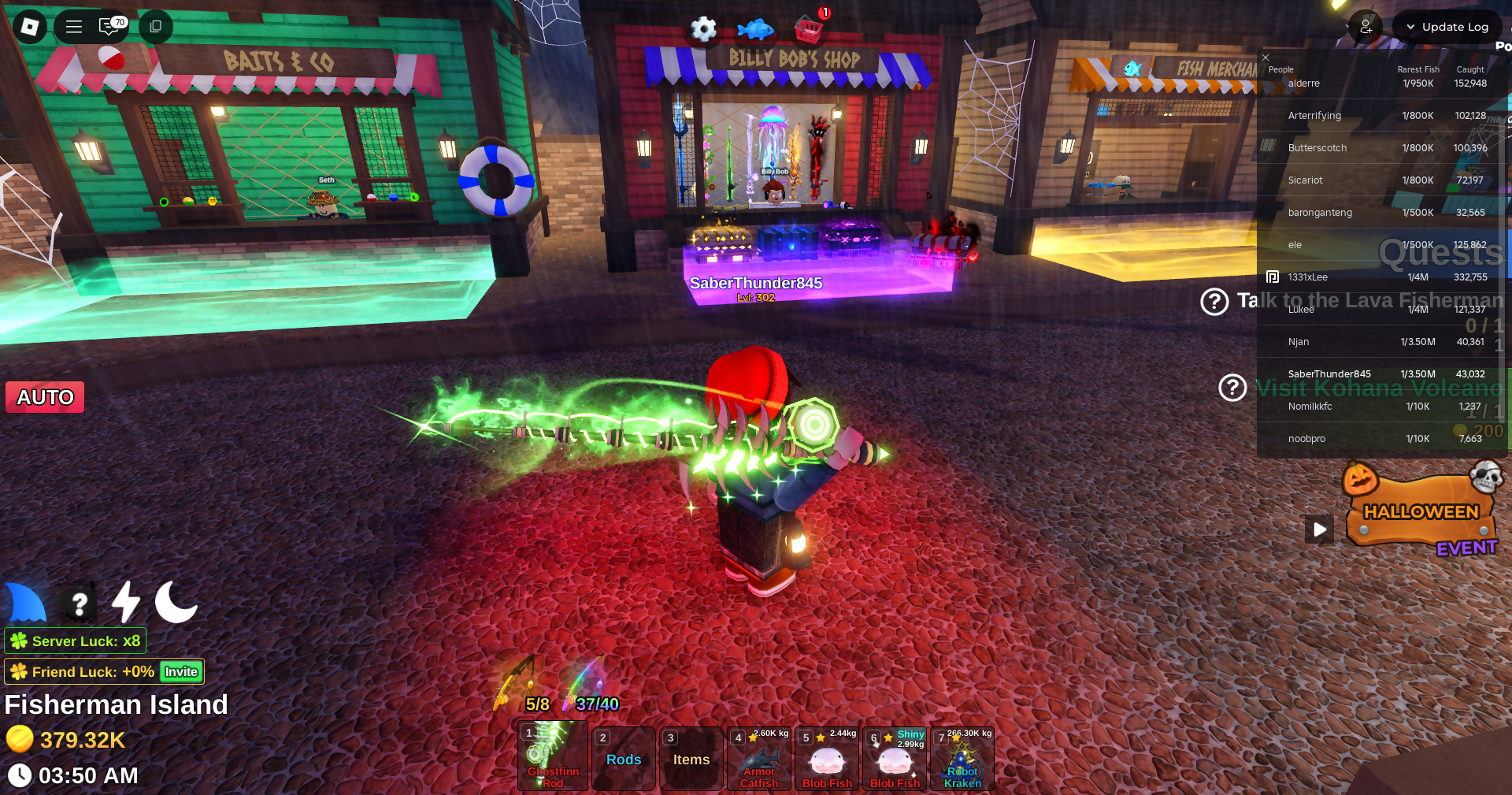Open the Halloween Event banner
Screen dimensions: 1512x795
pos(1422,512)
